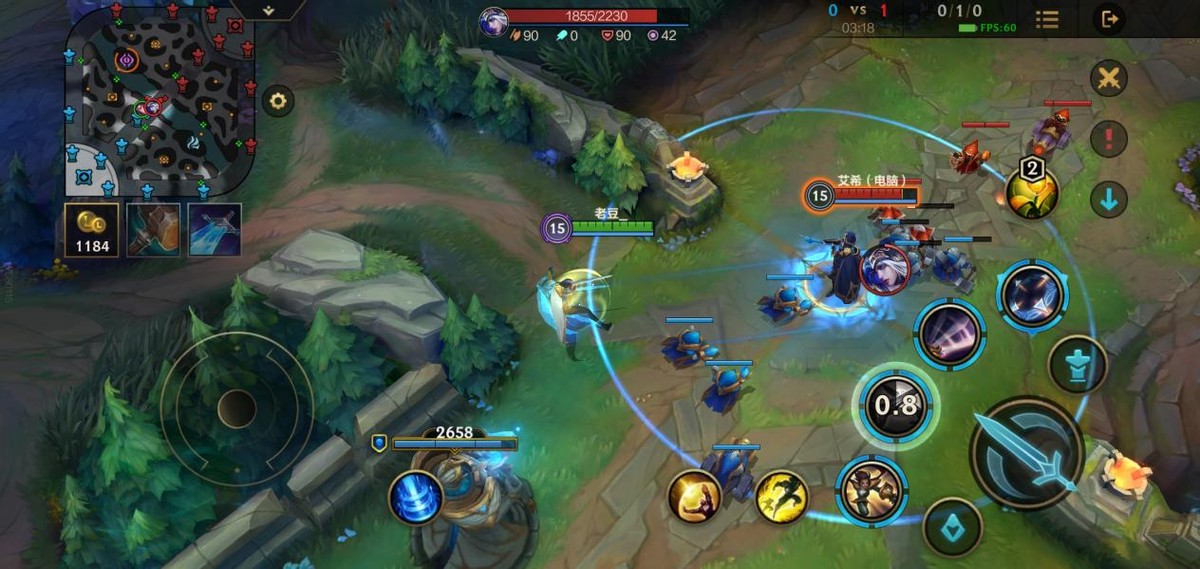The width and height of the screenshot is (1200, 569).
Task: Open the scoreboard list icon
Action: pos(1047,19)
